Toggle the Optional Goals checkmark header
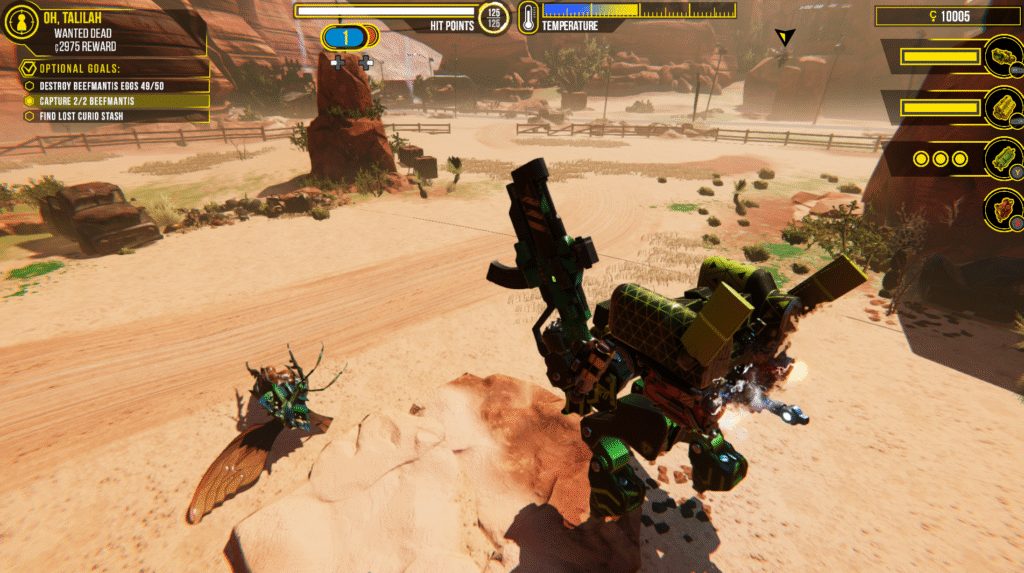This screenshot has height=573, width=1024. coord(28,69)
